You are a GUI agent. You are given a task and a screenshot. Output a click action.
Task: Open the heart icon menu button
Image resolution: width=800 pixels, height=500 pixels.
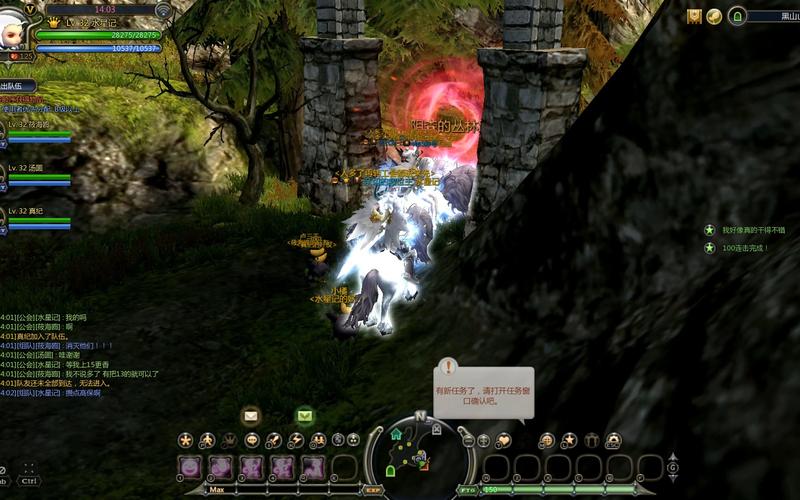[x=503, y=440]
